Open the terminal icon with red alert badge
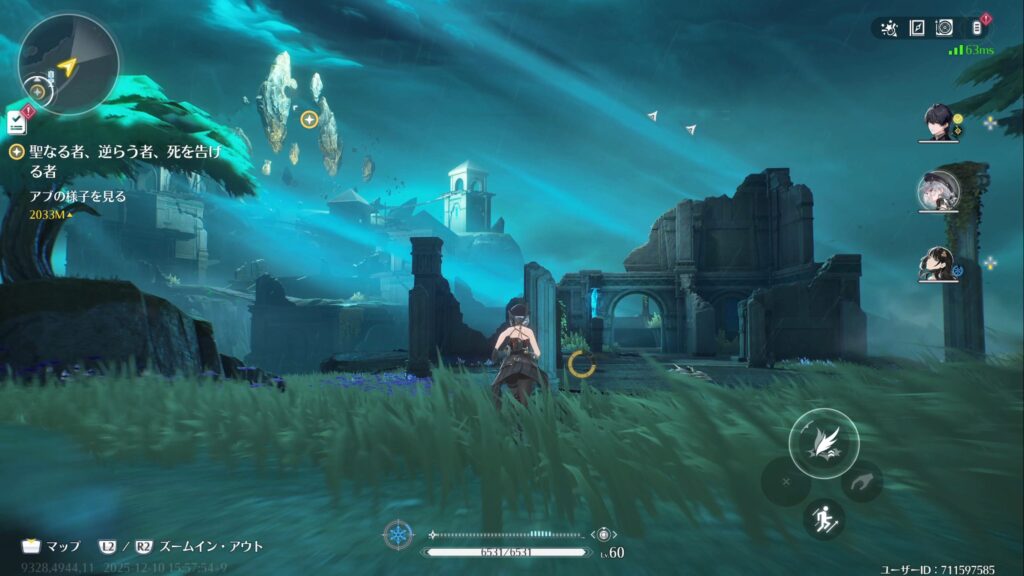 pyautogui.click(x=977, y=28)
